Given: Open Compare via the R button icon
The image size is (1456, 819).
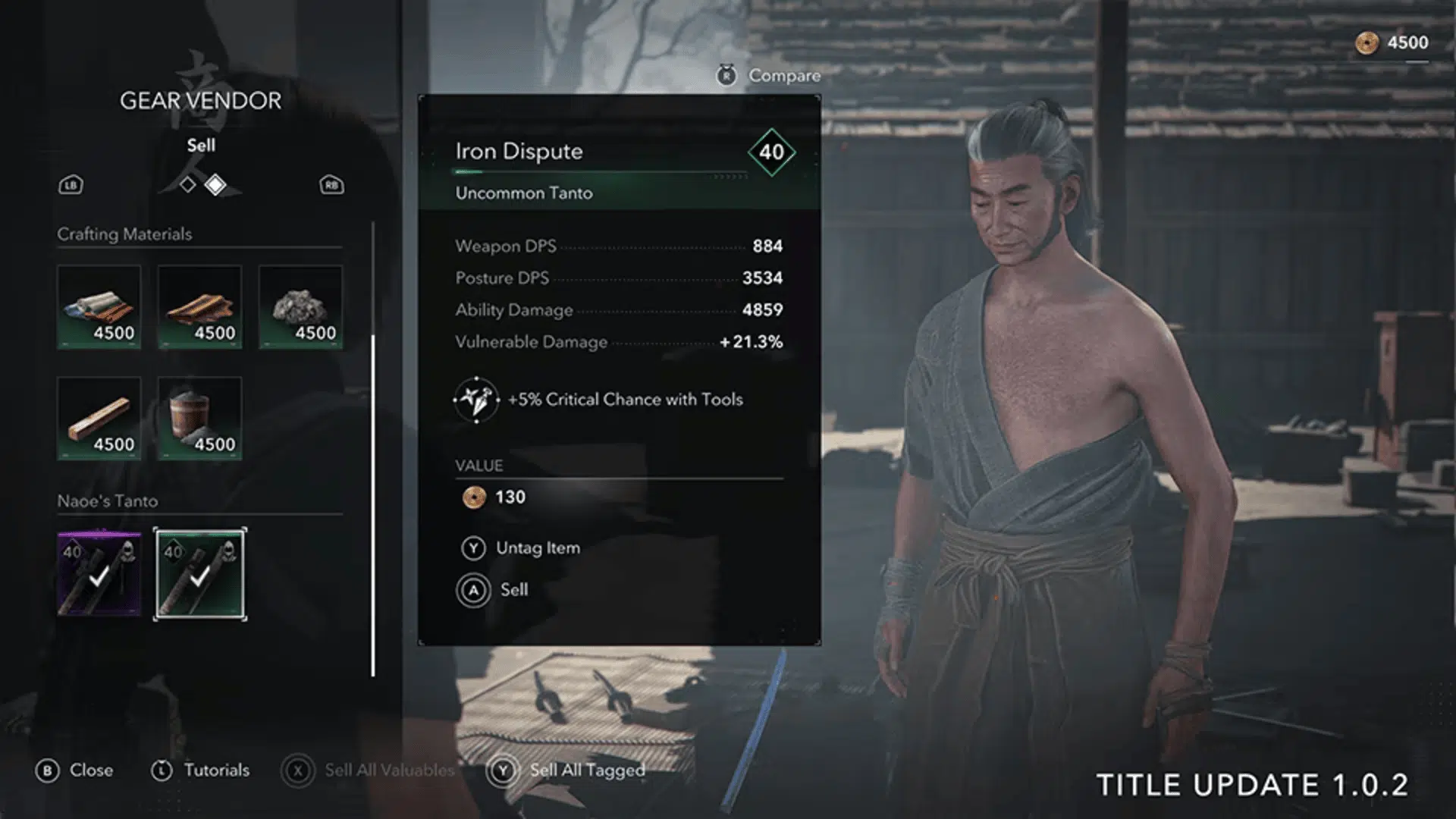Looking at the screenshot, I should coord(726,74).
